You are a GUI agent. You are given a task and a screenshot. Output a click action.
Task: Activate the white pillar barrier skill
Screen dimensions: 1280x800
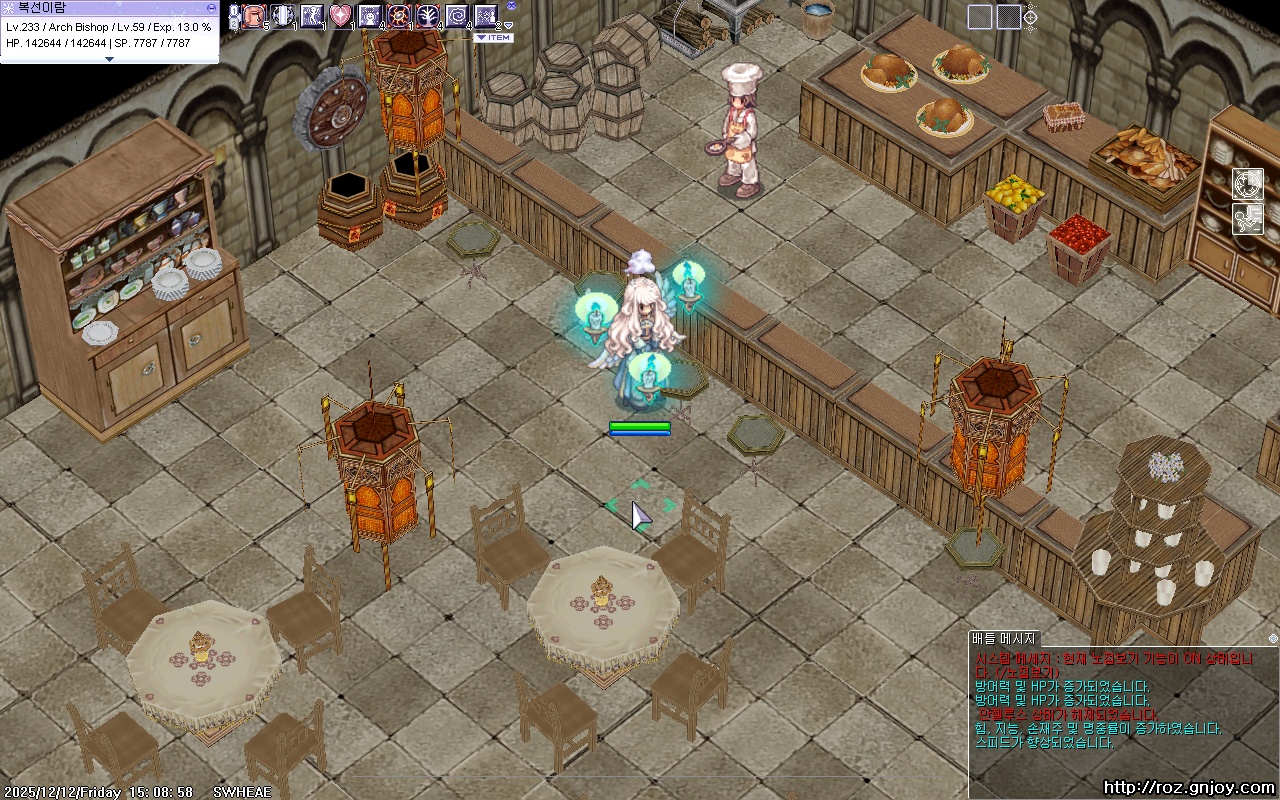coord(283,16)
